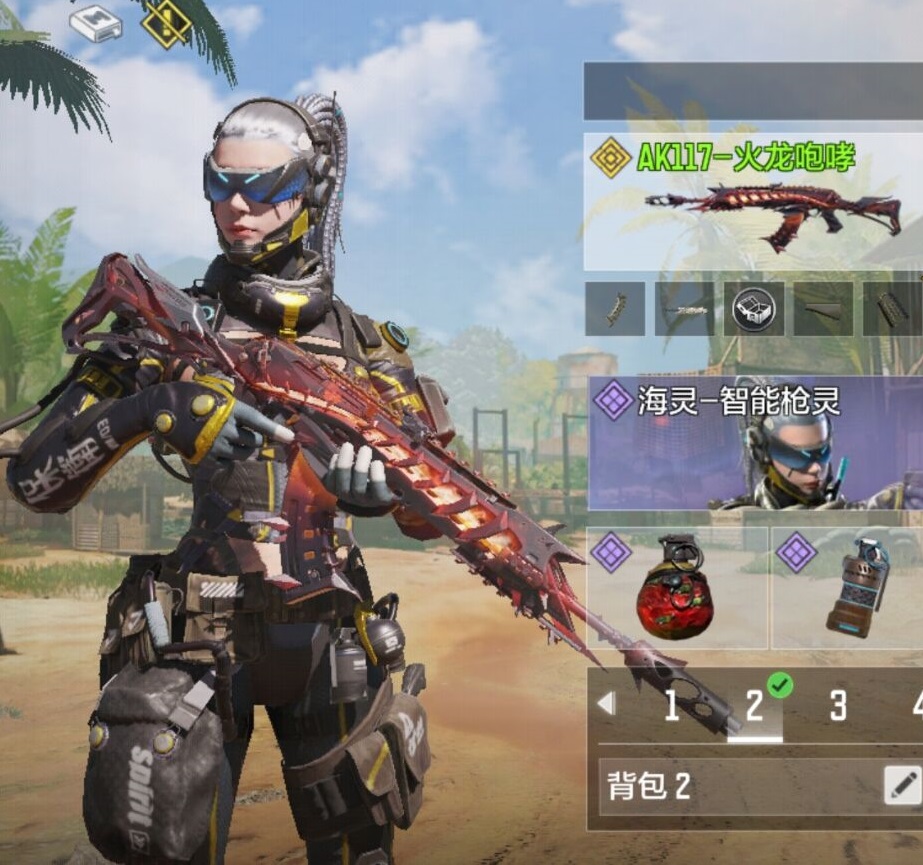Click the white box icon with M
This screenshot has width=923, height=865.
point(97,22)
